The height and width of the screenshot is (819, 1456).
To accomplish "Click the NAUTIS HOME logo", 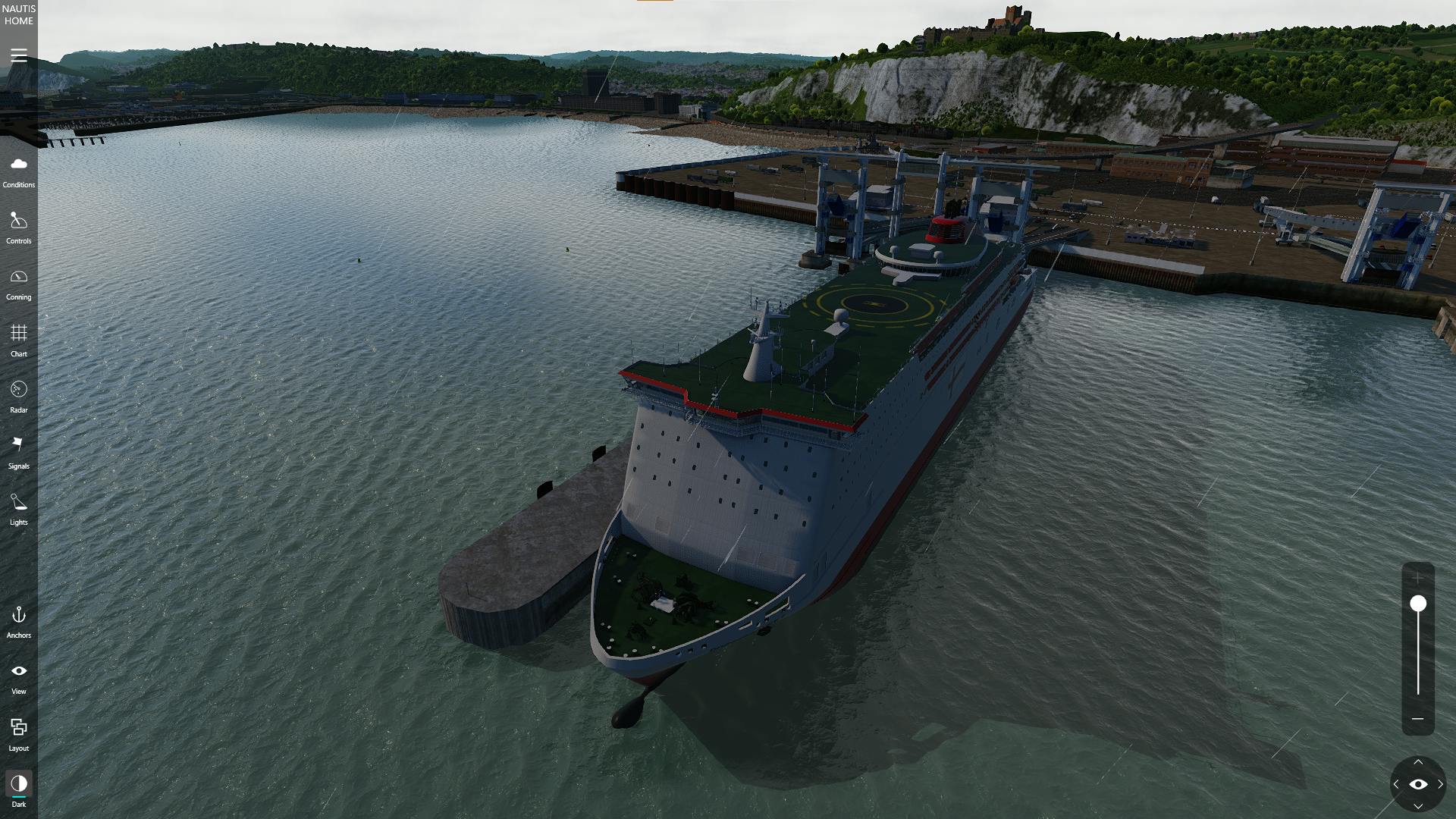I will click(x=19, y=15).
